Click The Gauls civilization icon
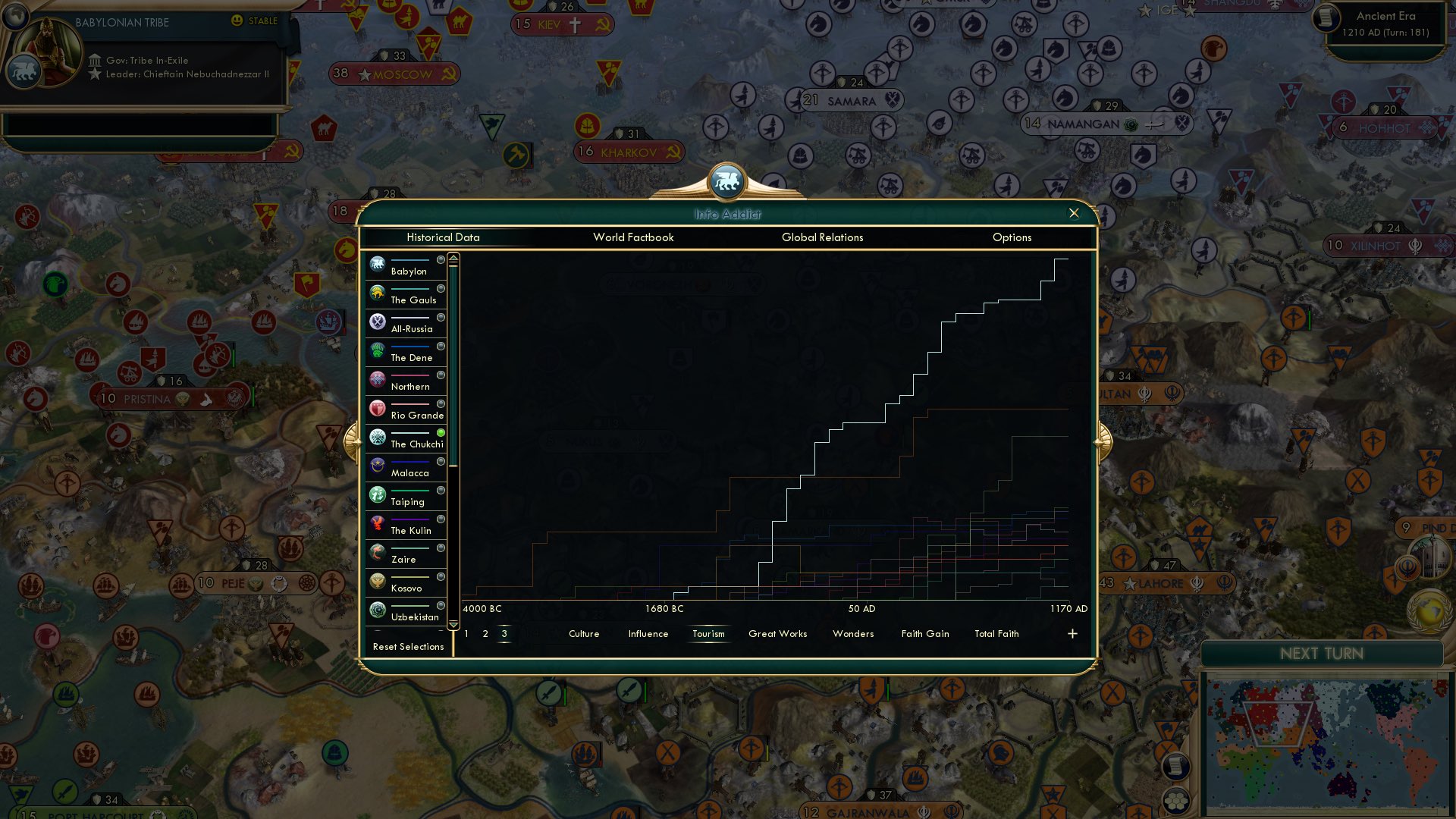This screenshot has height=819, width=1456. pyautogui.click(x=377, y=293)
